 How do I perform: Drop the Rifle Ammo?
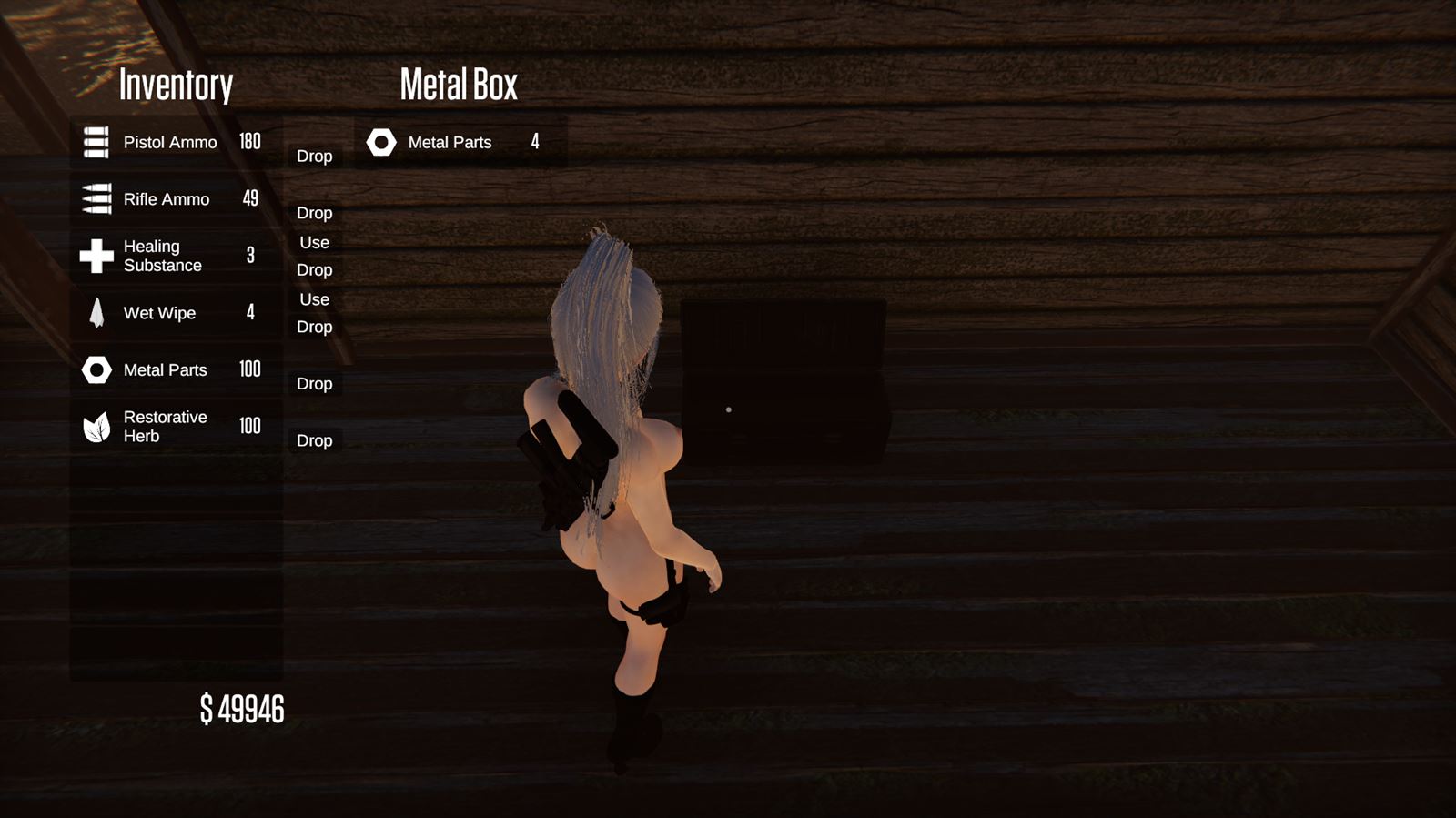tap(314, 213)
